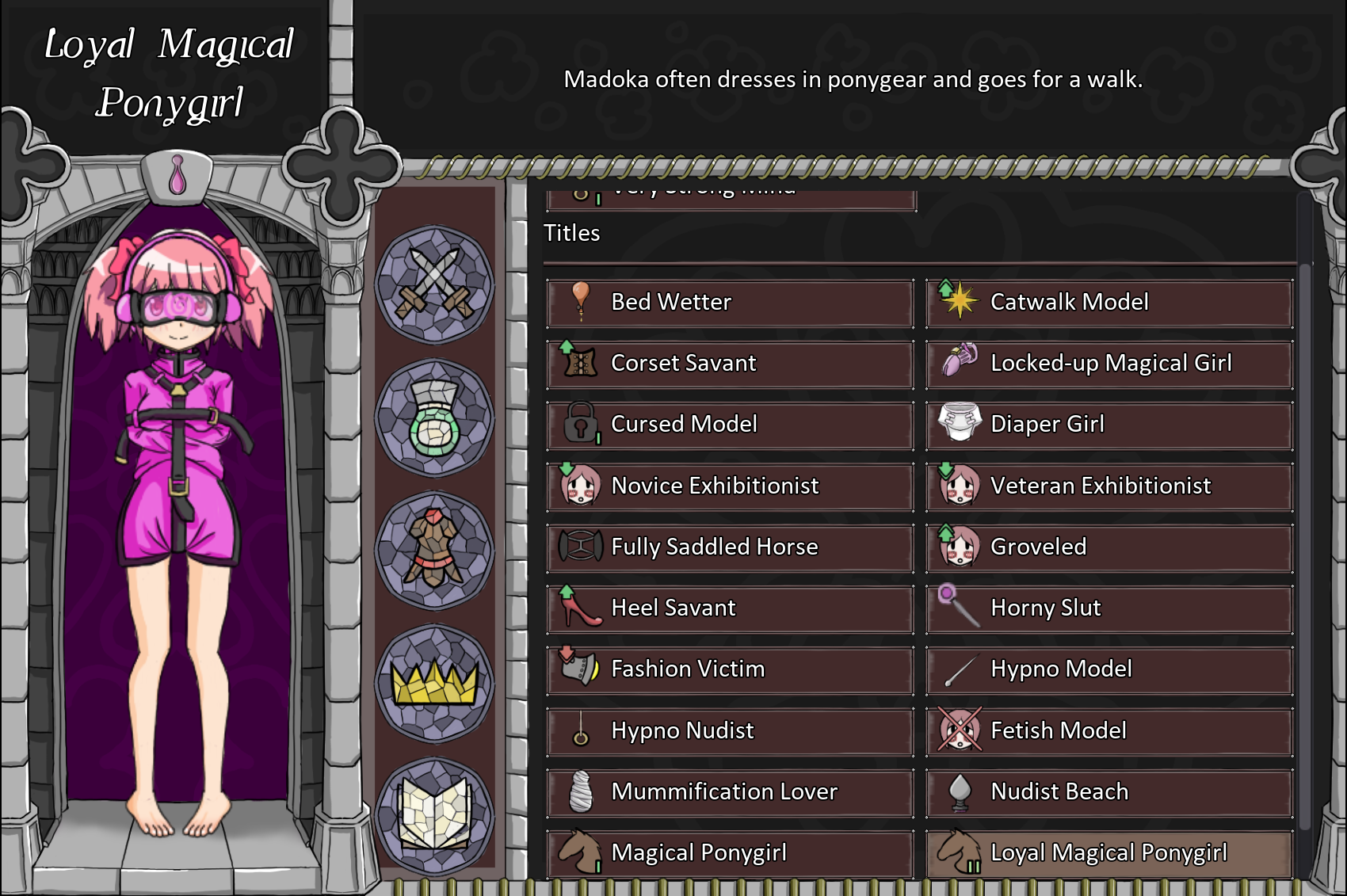Screen dimensions: 1347x896
Task: Show the open book tab
Action: tap(434, 815)
